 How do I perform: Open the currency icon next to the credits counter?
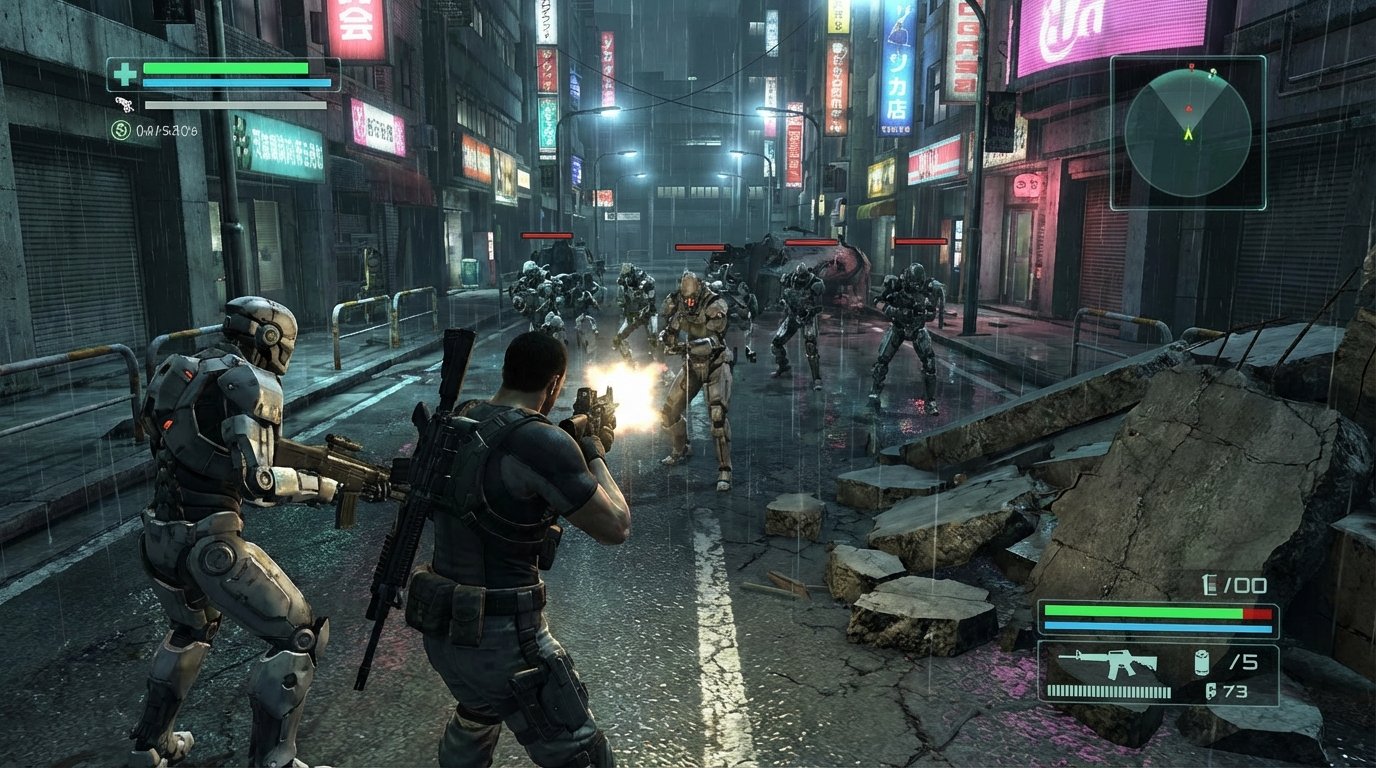[x=122, y=130]
